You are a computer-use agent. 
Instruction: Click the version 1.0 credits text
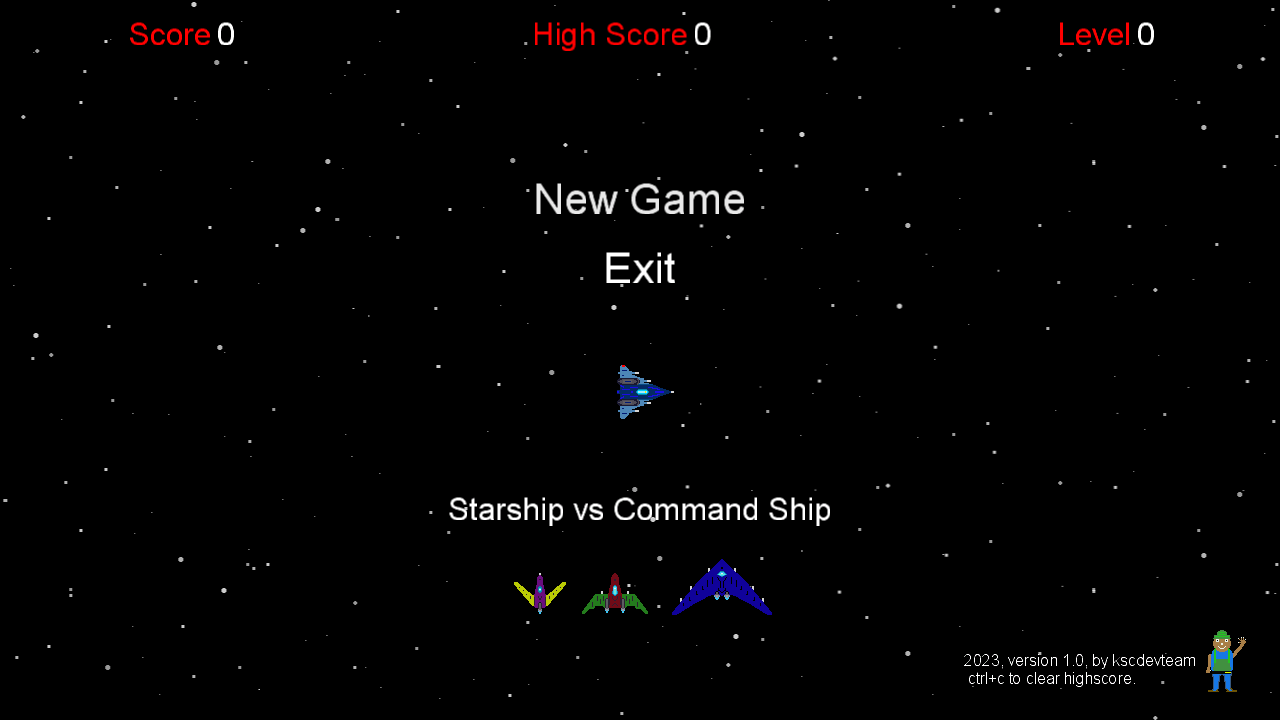1077,660
